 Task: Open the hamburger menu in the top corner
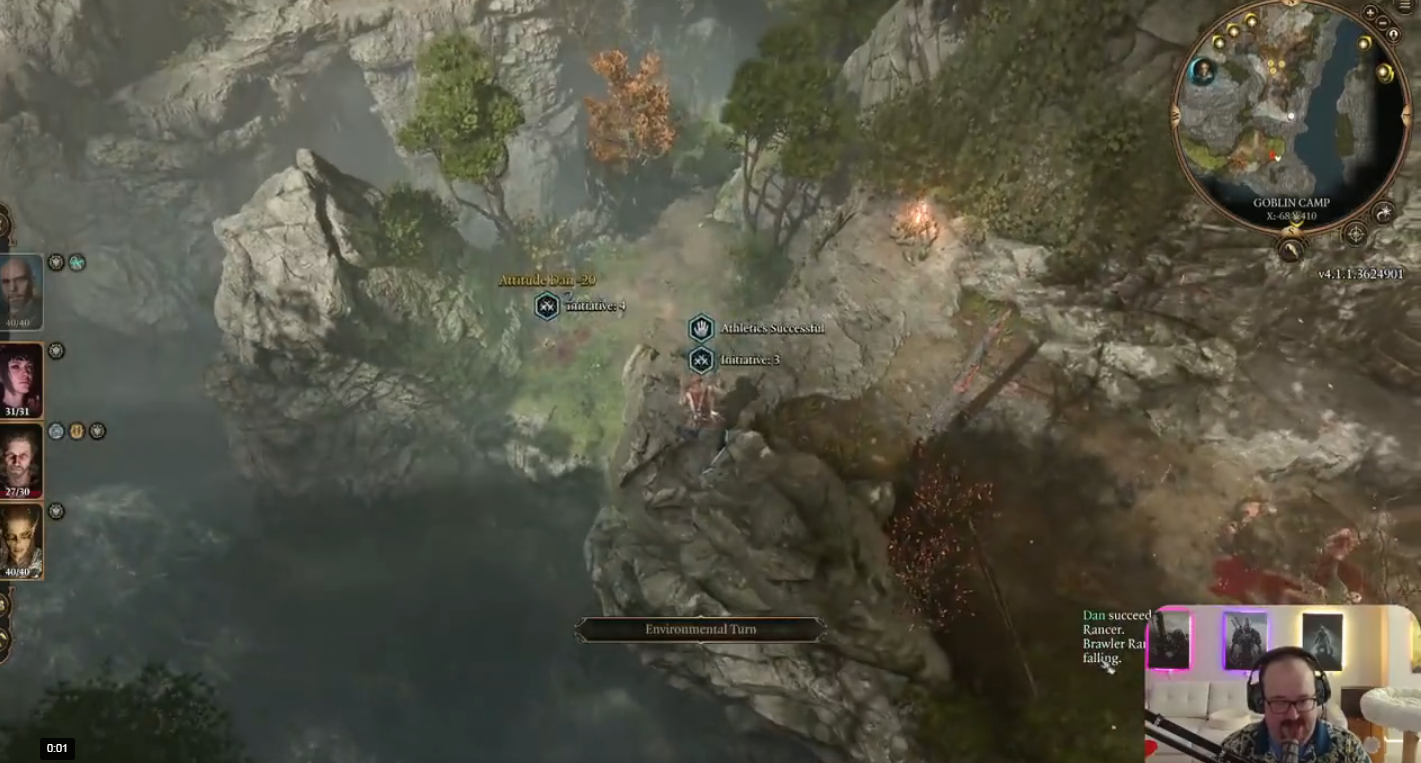pos(1406,5)
